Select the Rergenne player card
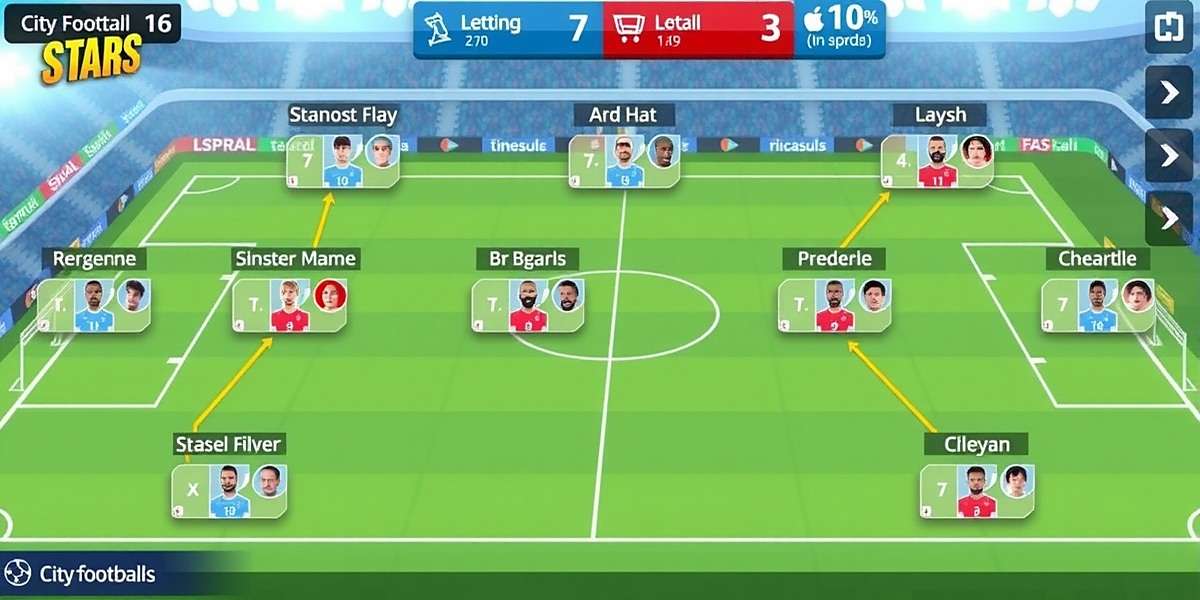 coord(94,305)
